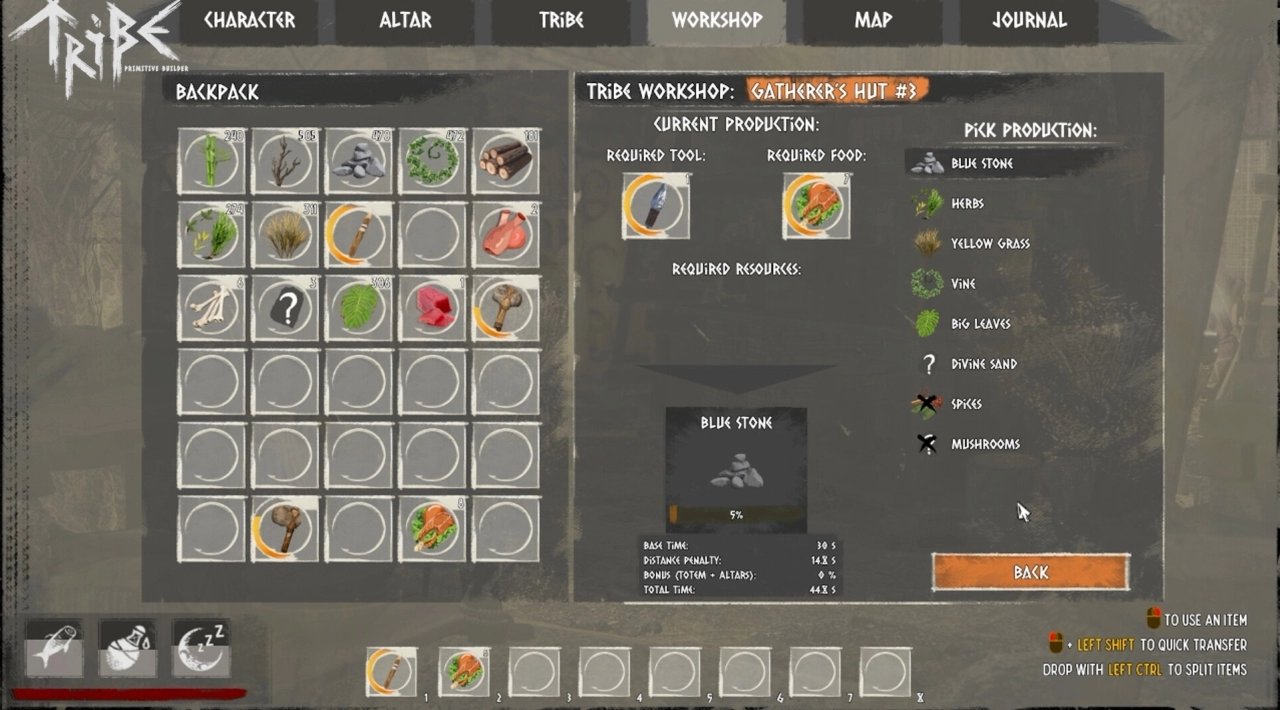Choose the red crystal backpack item

(x=432, y=308)
